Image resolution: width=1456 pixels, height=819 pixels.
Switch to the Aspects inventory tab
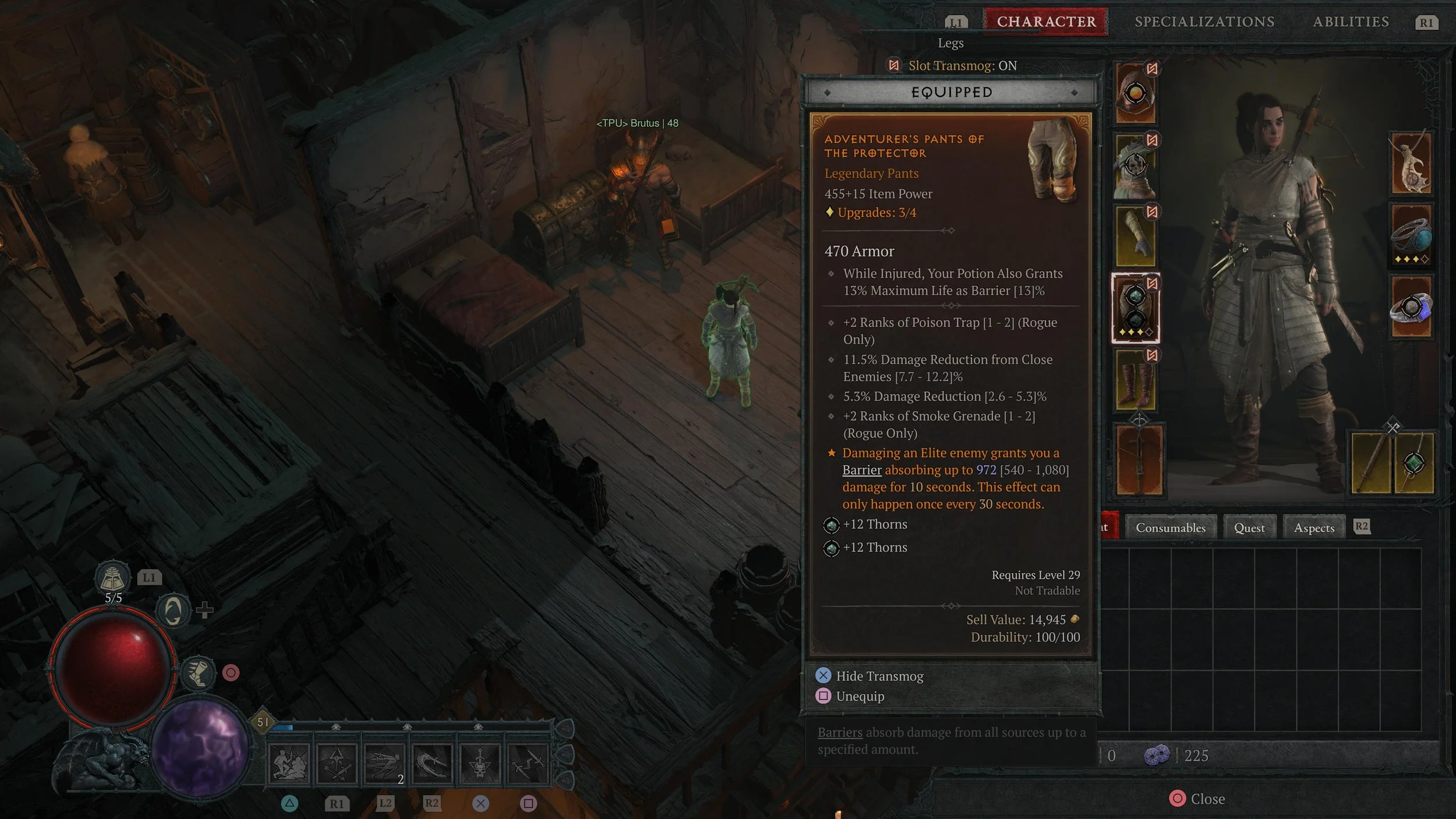[1314, 528]
